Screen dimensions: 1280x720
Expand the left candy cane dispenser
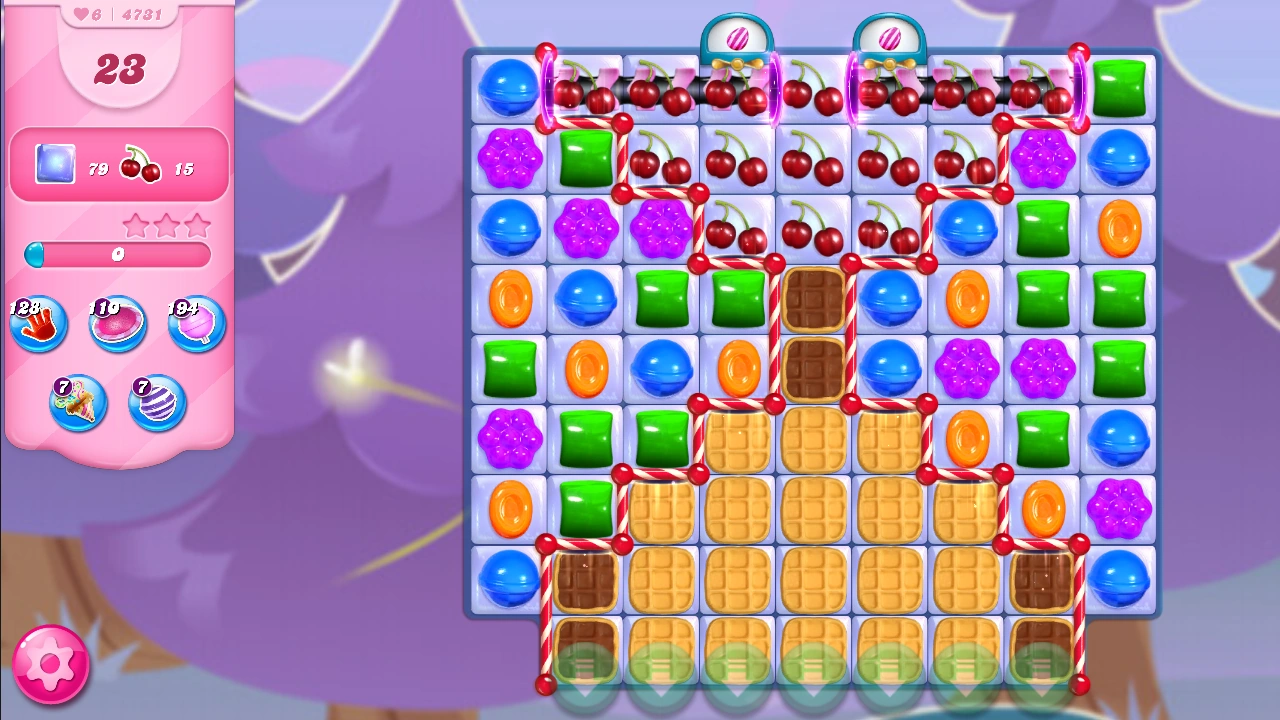(740, 35)
